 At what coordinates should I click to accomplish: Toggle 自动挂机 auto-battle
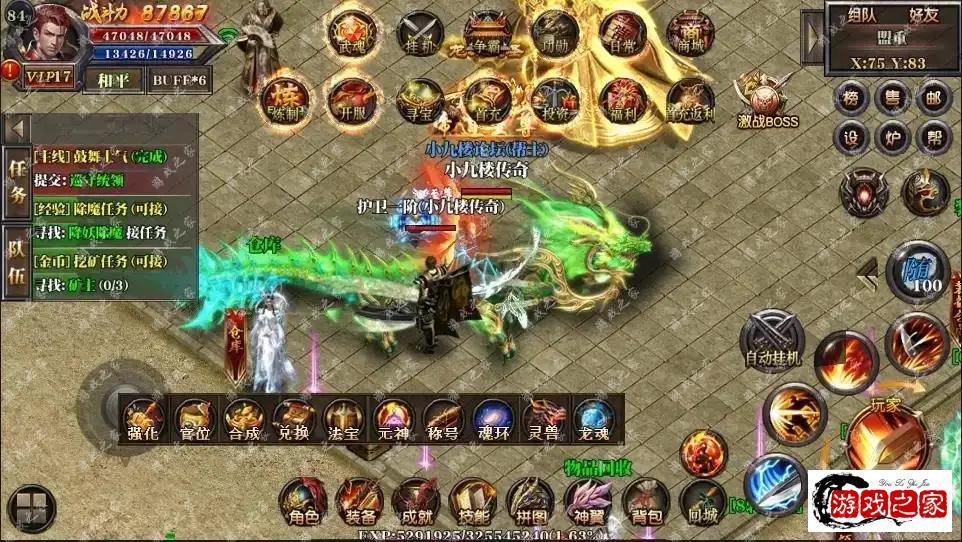click(x=772, y=338)
